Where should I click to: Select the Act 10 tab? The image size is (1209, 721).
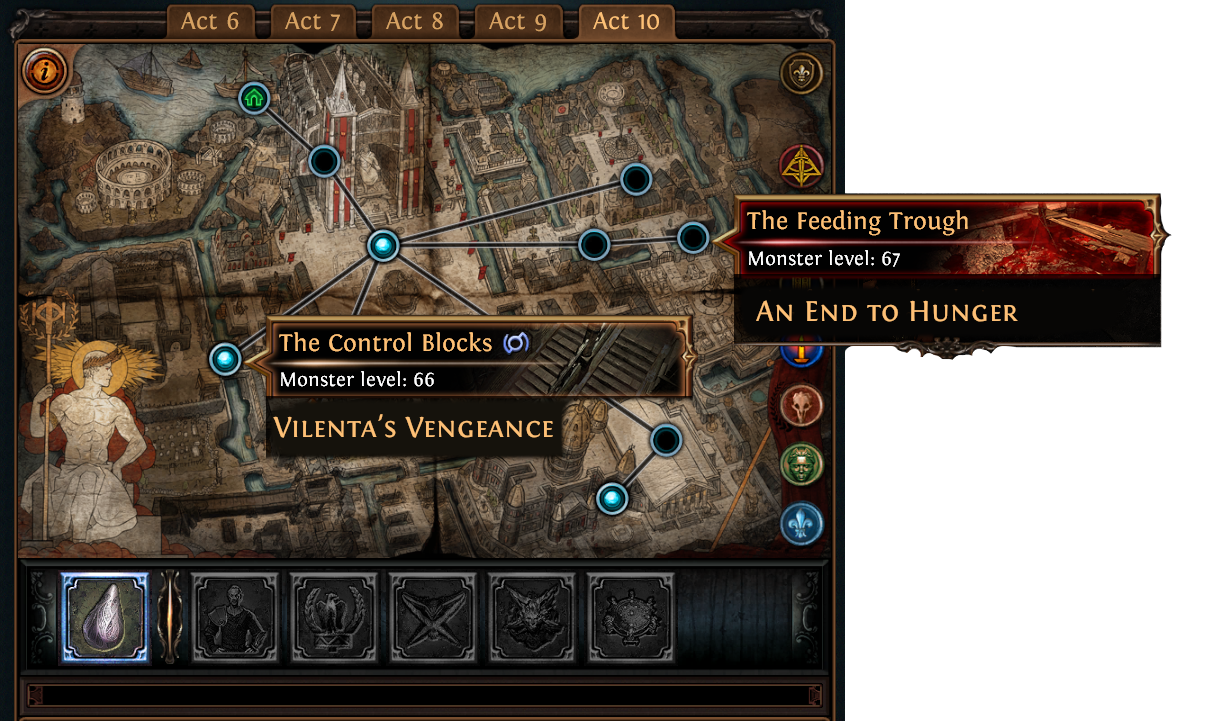(626, 22)
